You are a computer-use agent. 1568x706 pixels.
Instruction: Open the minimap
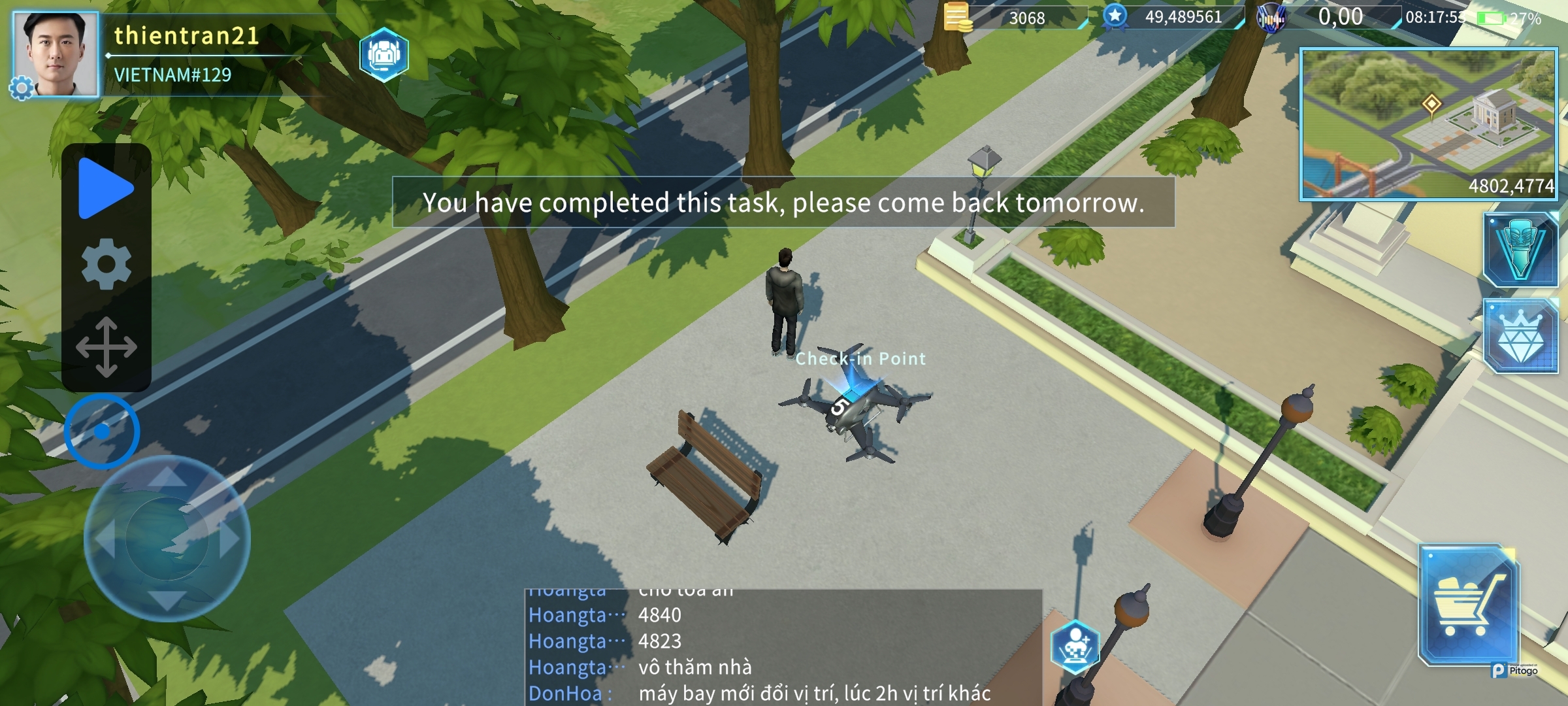click(x=1428, y=124)
